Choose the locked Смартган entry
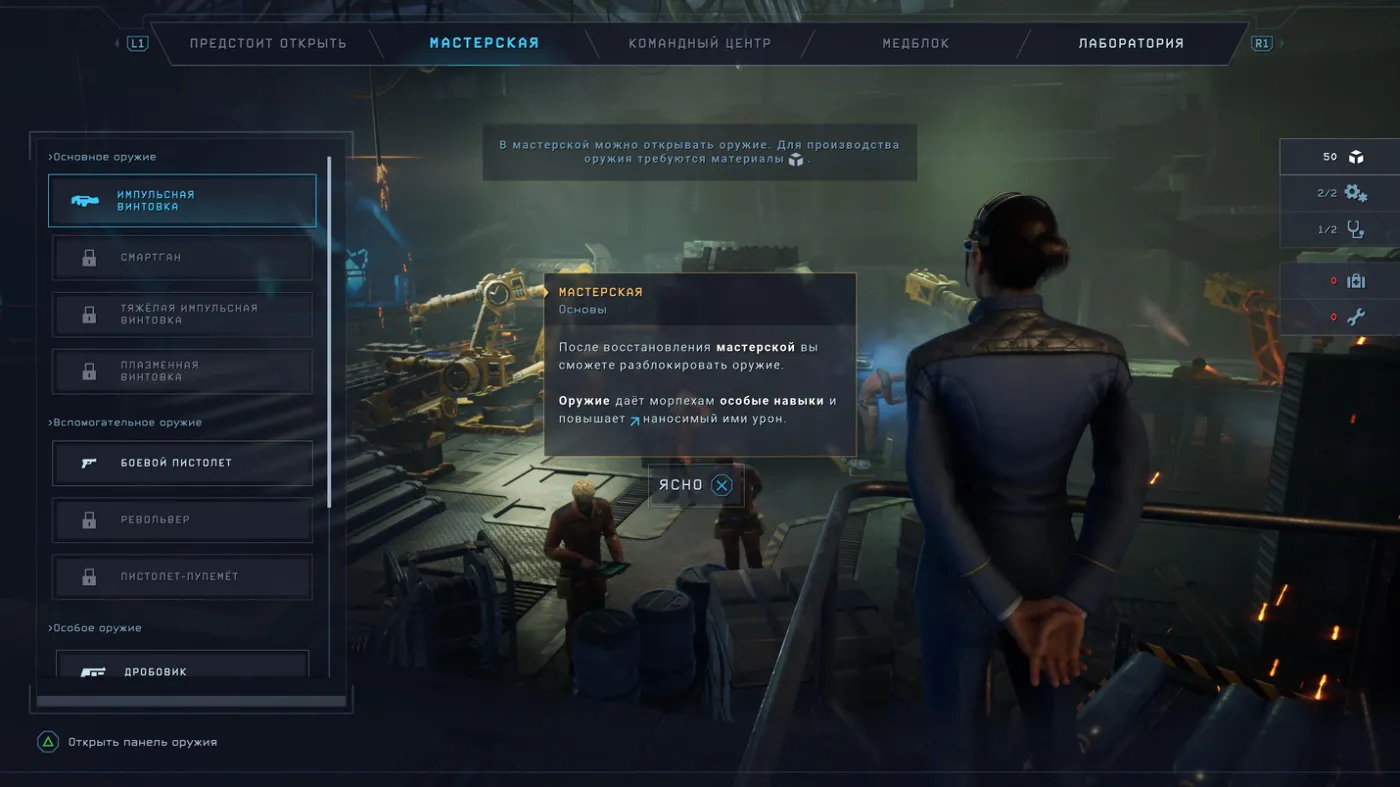The image size is (1400, 787). 182,258
